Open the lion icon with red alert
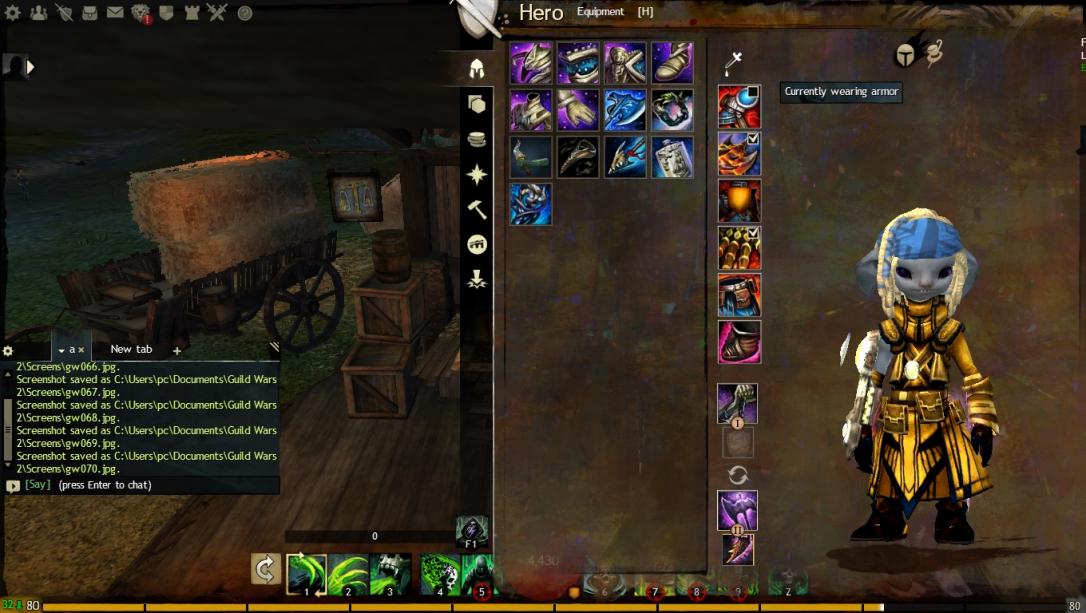The height and width of the screenshot is (613, 1086). coord(141,13)
